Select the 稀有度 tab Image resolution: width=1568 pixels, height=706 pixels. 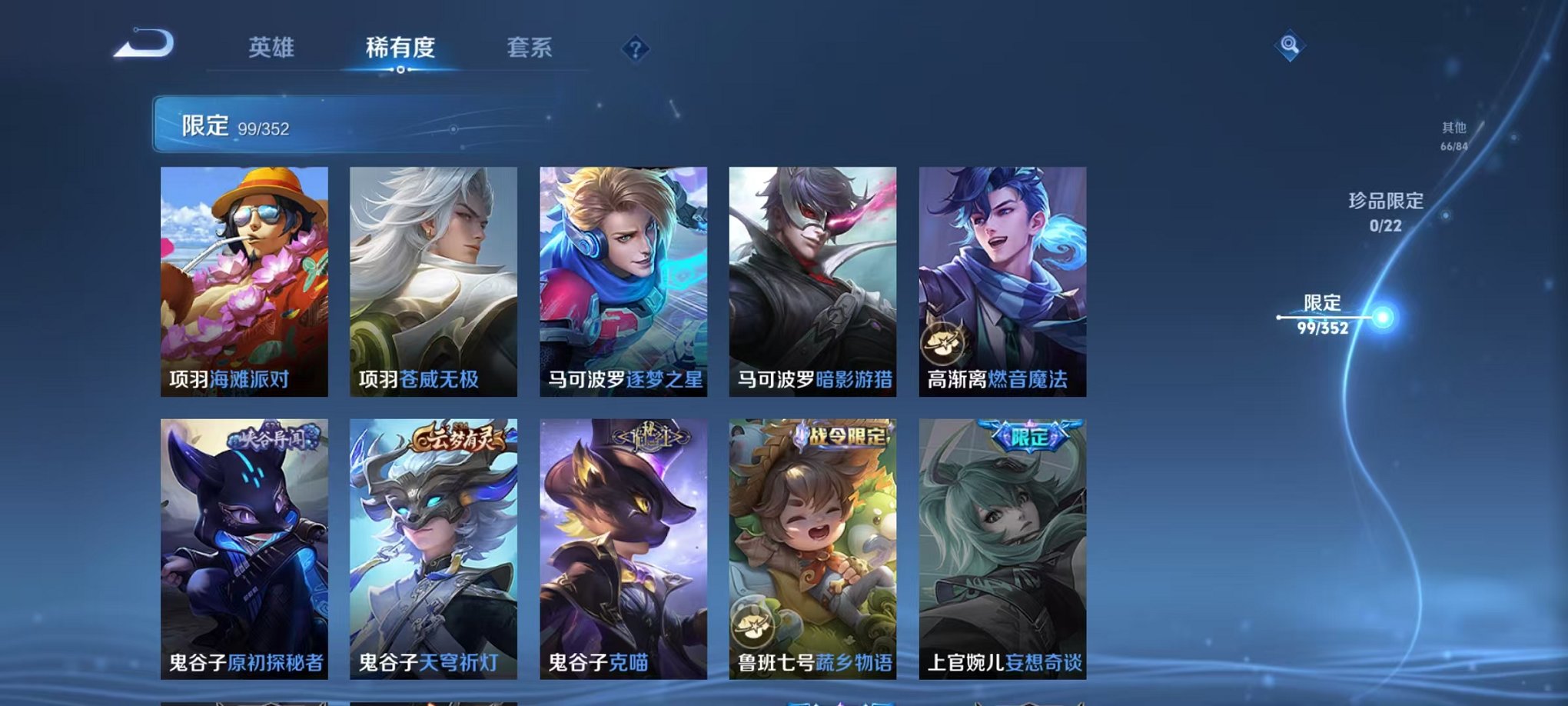(400, 46)
